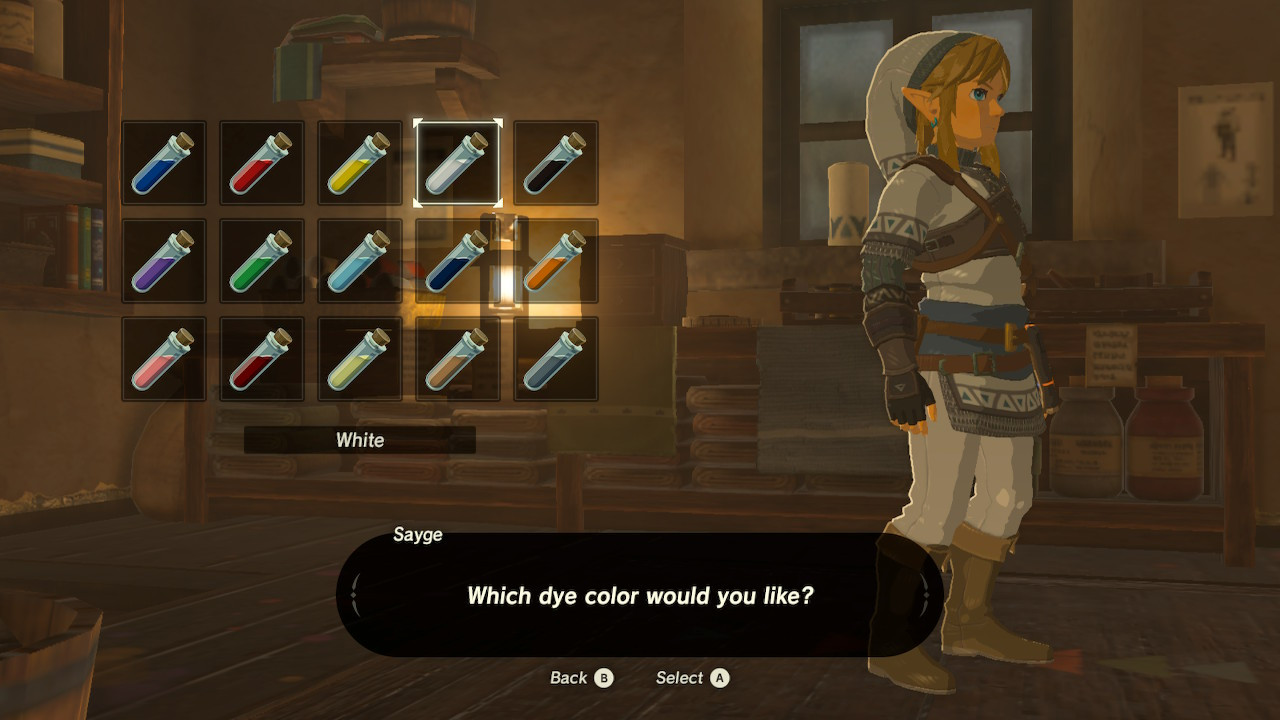The image size is (1280, 720).
Task: Choose the Navy dye color
Action: pyautogui.click(x=457, y=262)
